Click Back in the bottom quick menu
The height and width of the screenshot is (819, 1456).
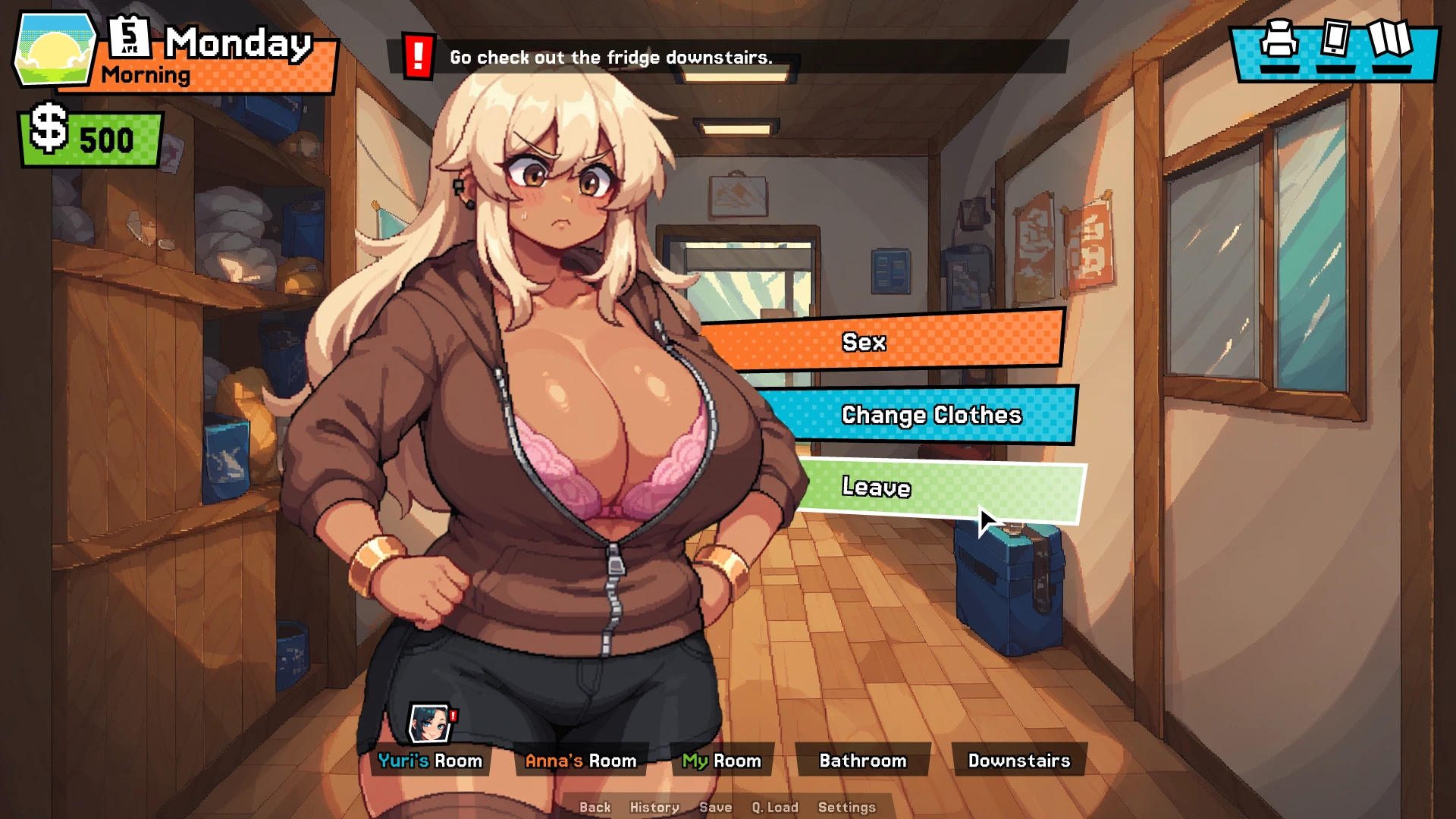595,808
